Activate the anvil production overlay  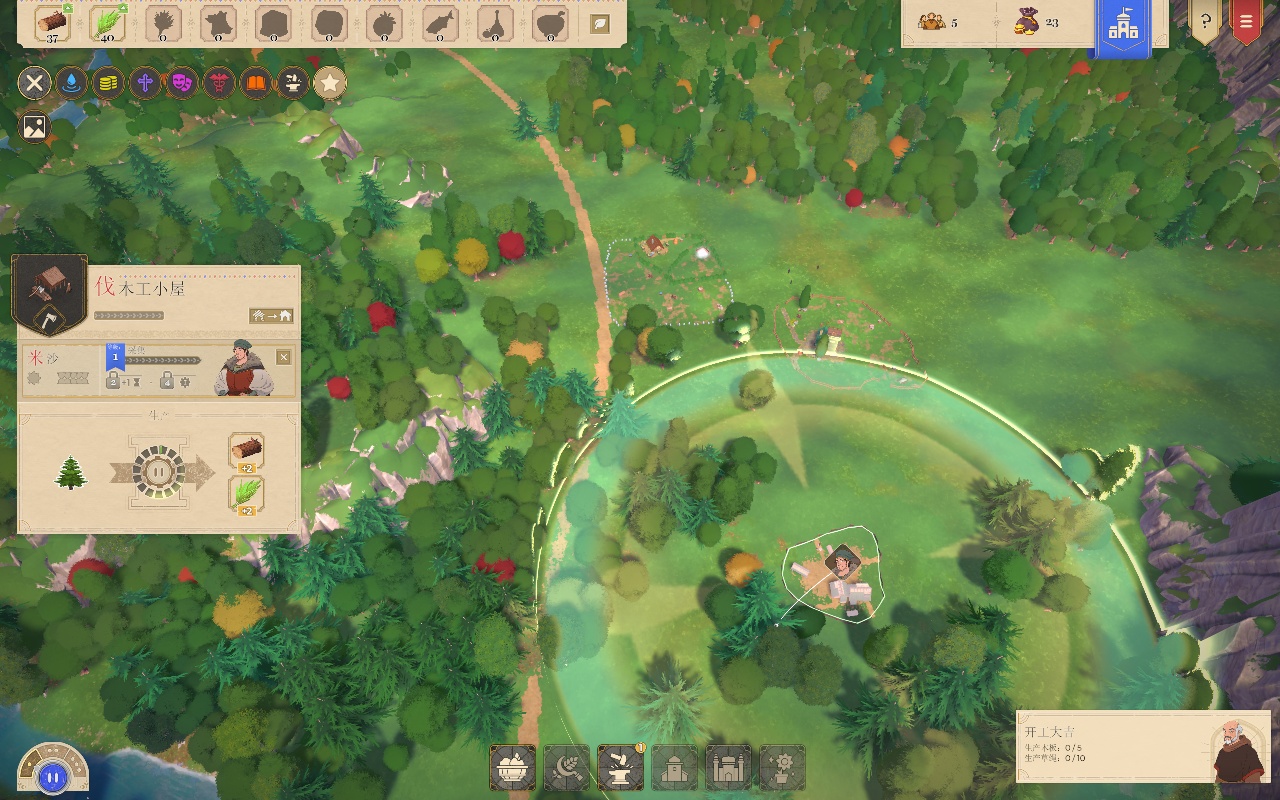[x=293, y=83]
